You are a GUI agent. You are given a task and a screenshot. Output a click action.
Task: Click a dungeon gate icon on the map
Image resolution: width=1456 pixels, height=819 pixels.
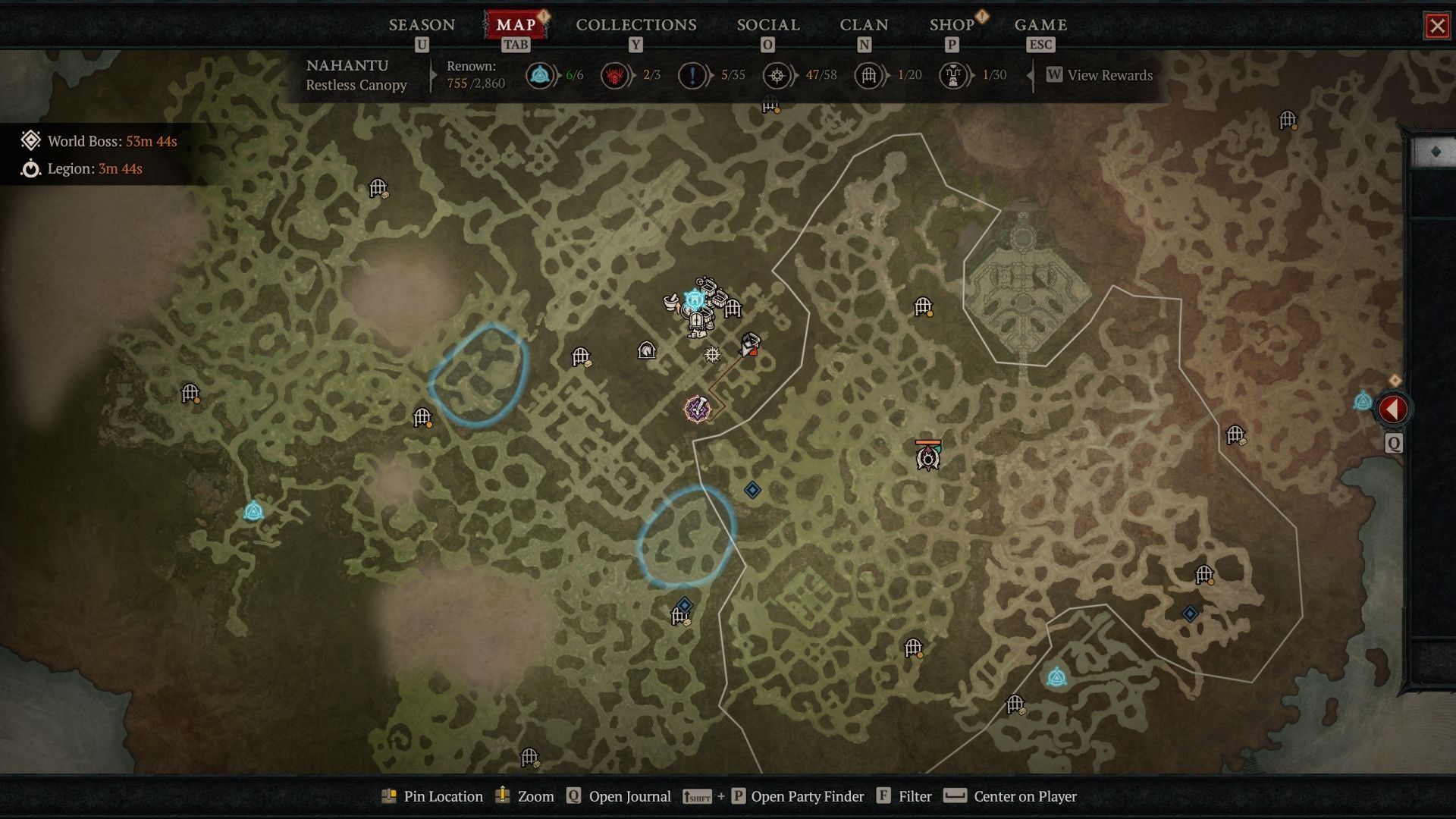580,356
